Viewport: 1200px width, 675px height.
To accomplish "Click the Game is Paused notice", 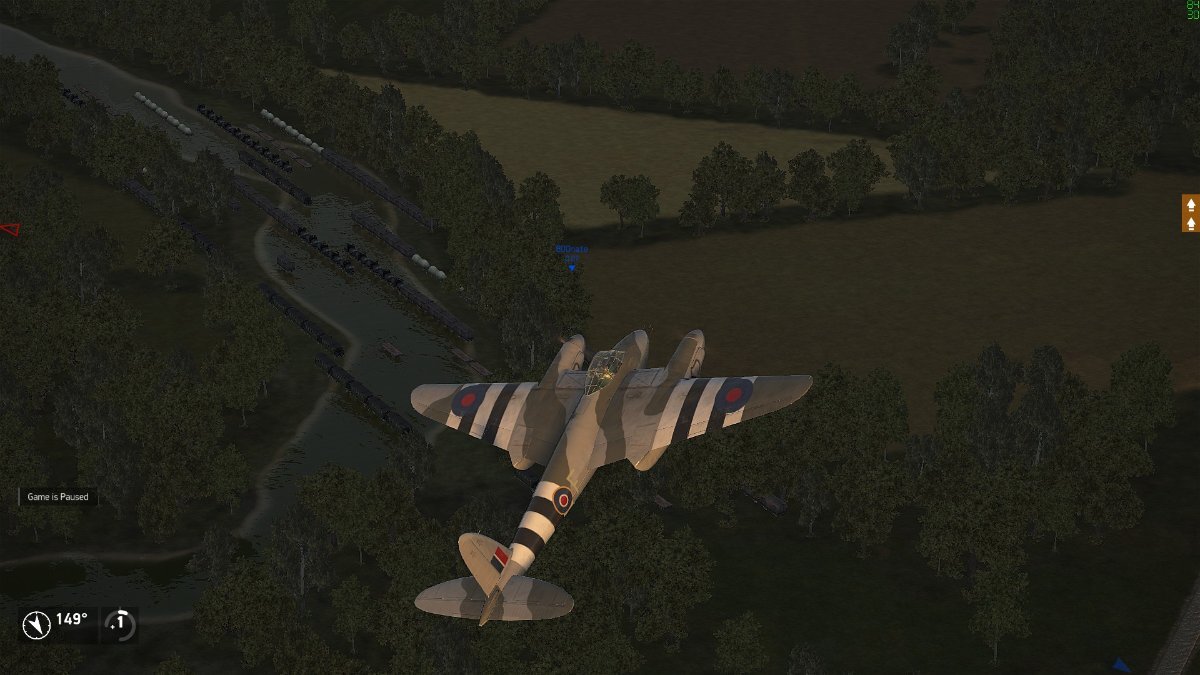I will pos(58,497).
